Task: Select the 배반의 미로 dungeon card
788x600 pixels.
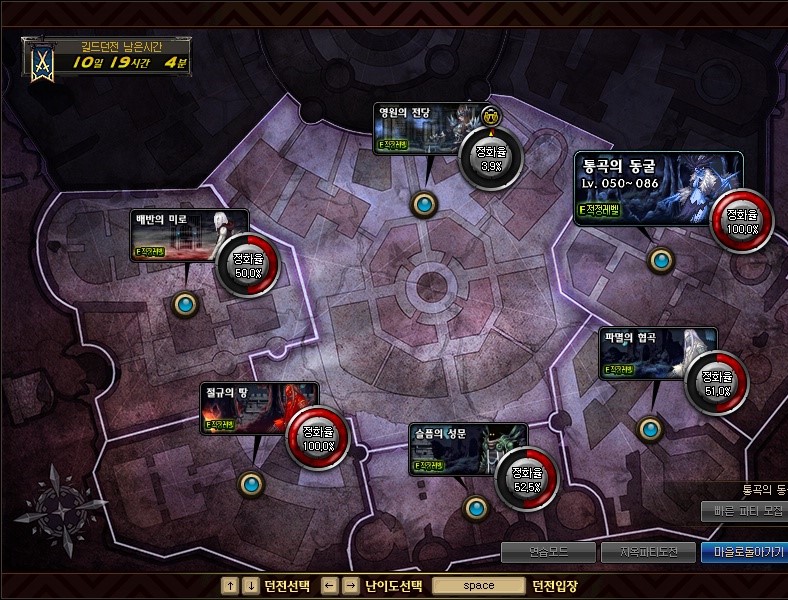Action: pos(176,236)
